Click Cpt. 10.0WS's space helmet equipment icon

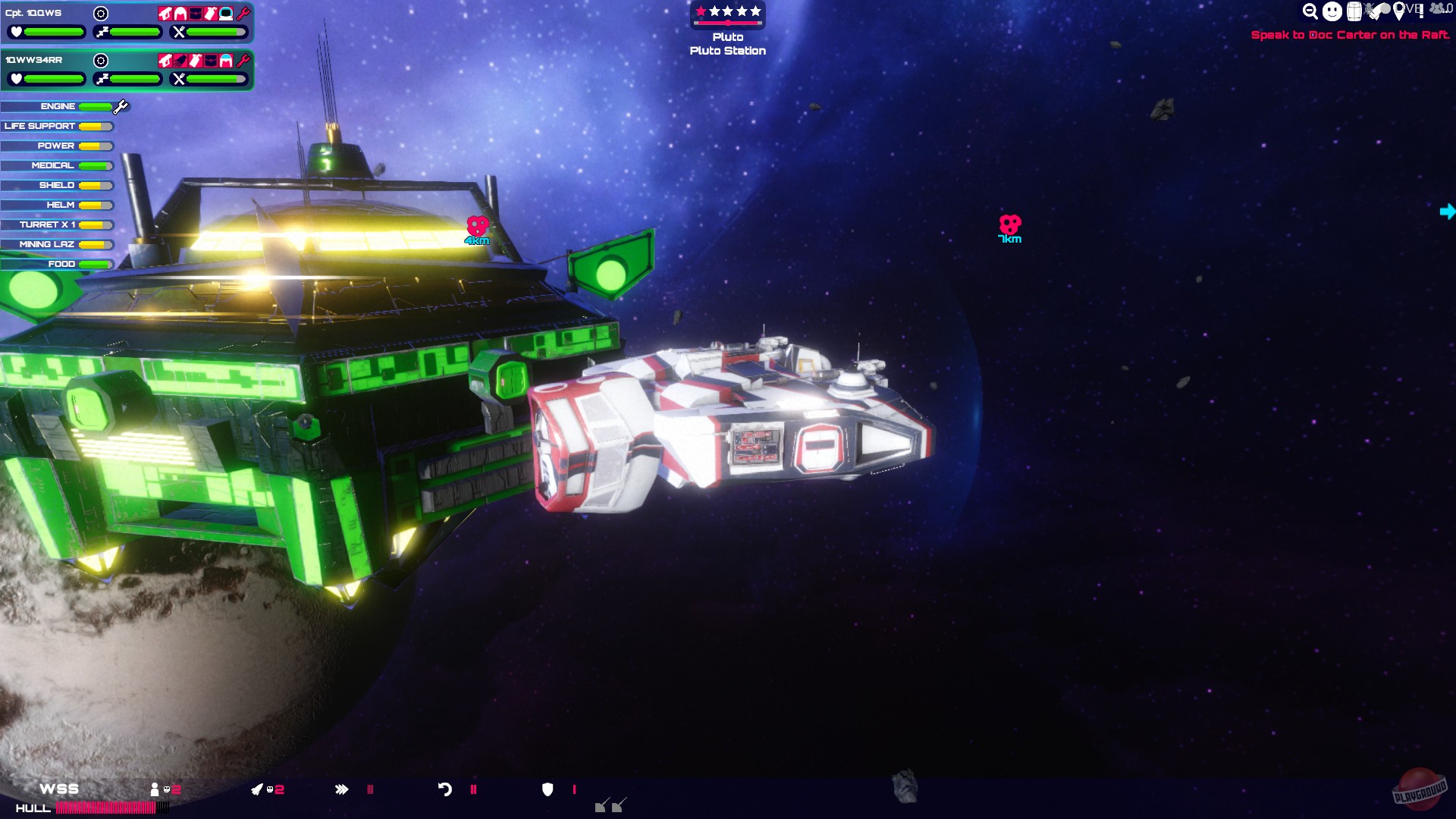coord(226,14)
